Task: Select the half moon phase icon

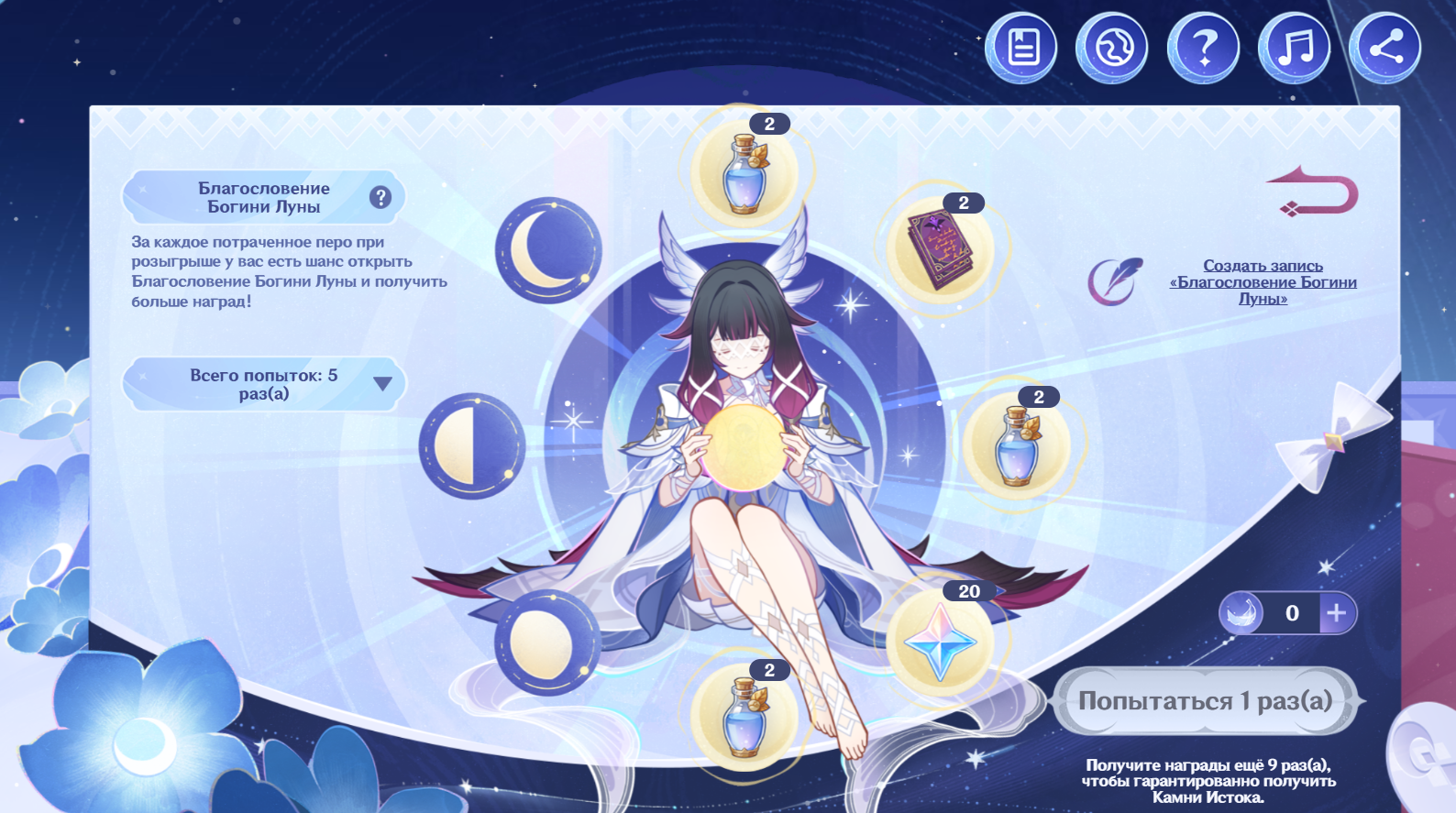Action: coord(471,446)
